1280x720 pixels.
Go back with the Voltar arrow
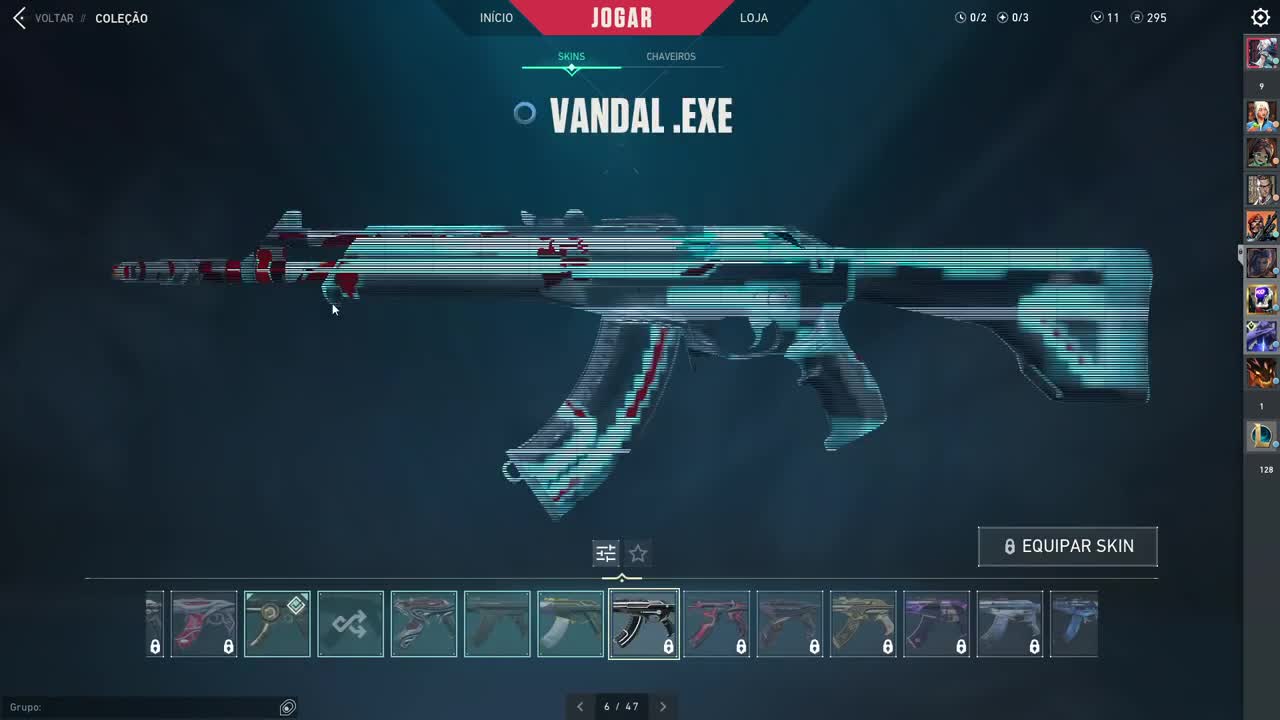[x=20, y=18]
